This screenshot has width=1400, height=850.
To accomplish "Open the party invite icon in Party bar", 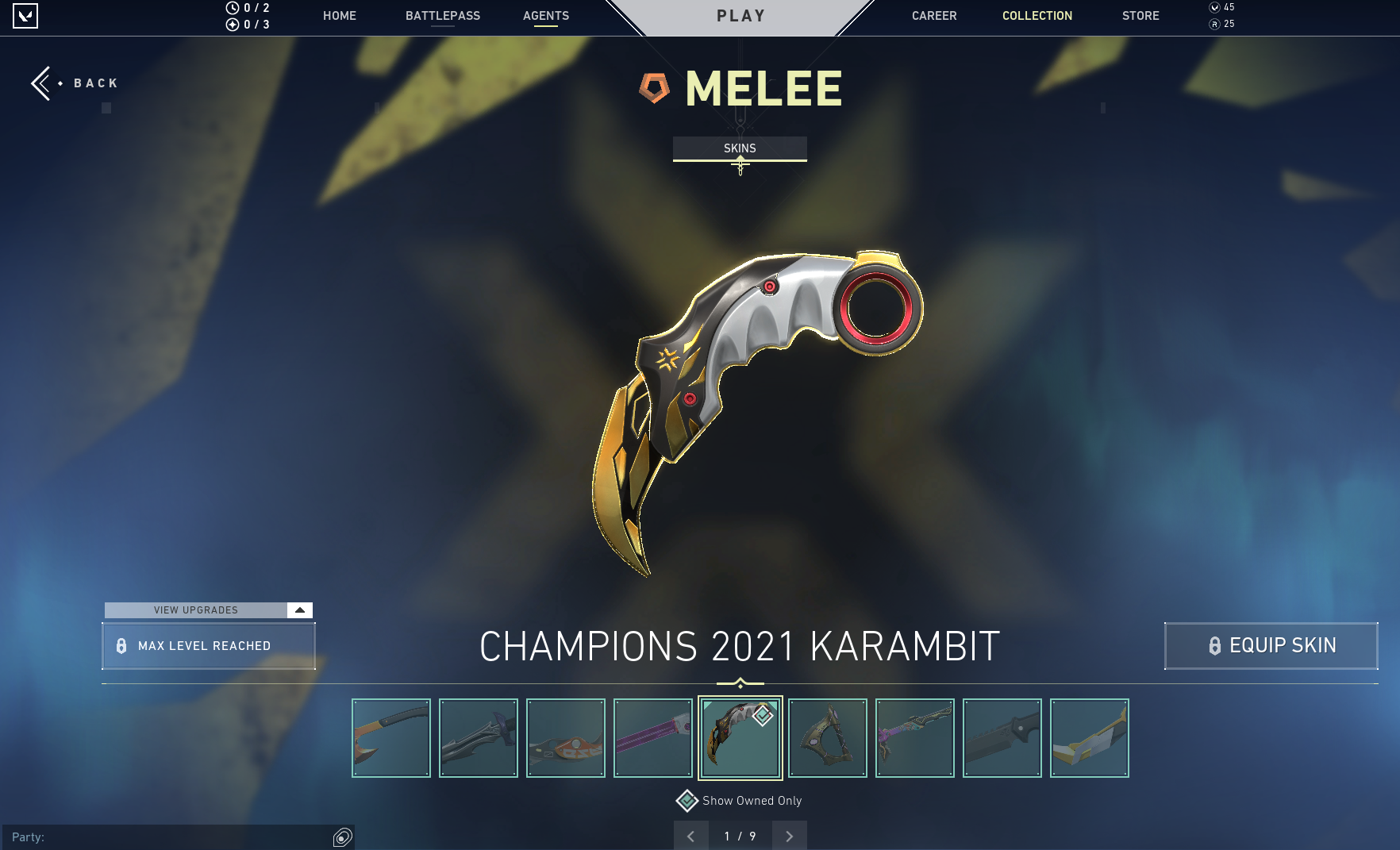I will tap(343, 837).
